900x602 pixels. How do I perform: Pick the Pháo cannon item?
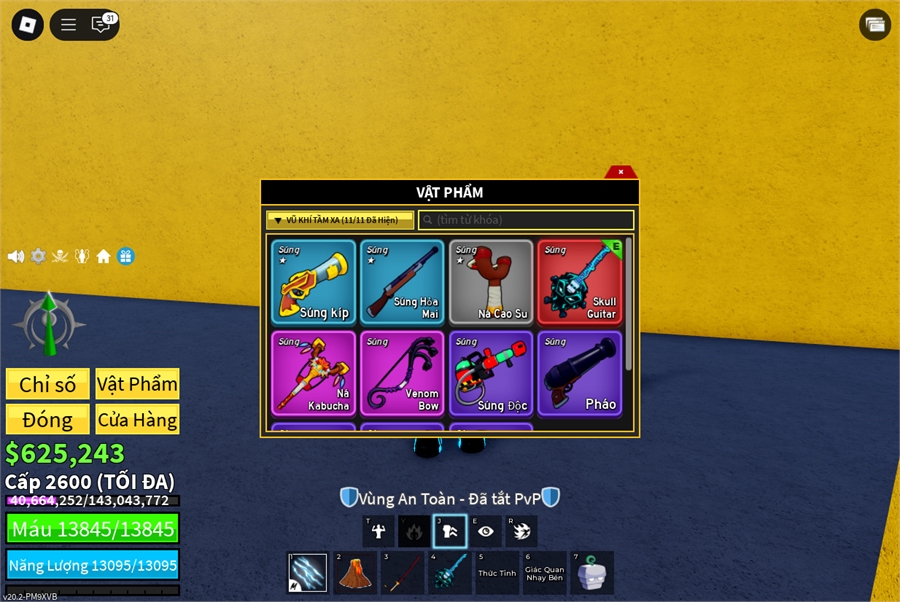click(580, 373)
